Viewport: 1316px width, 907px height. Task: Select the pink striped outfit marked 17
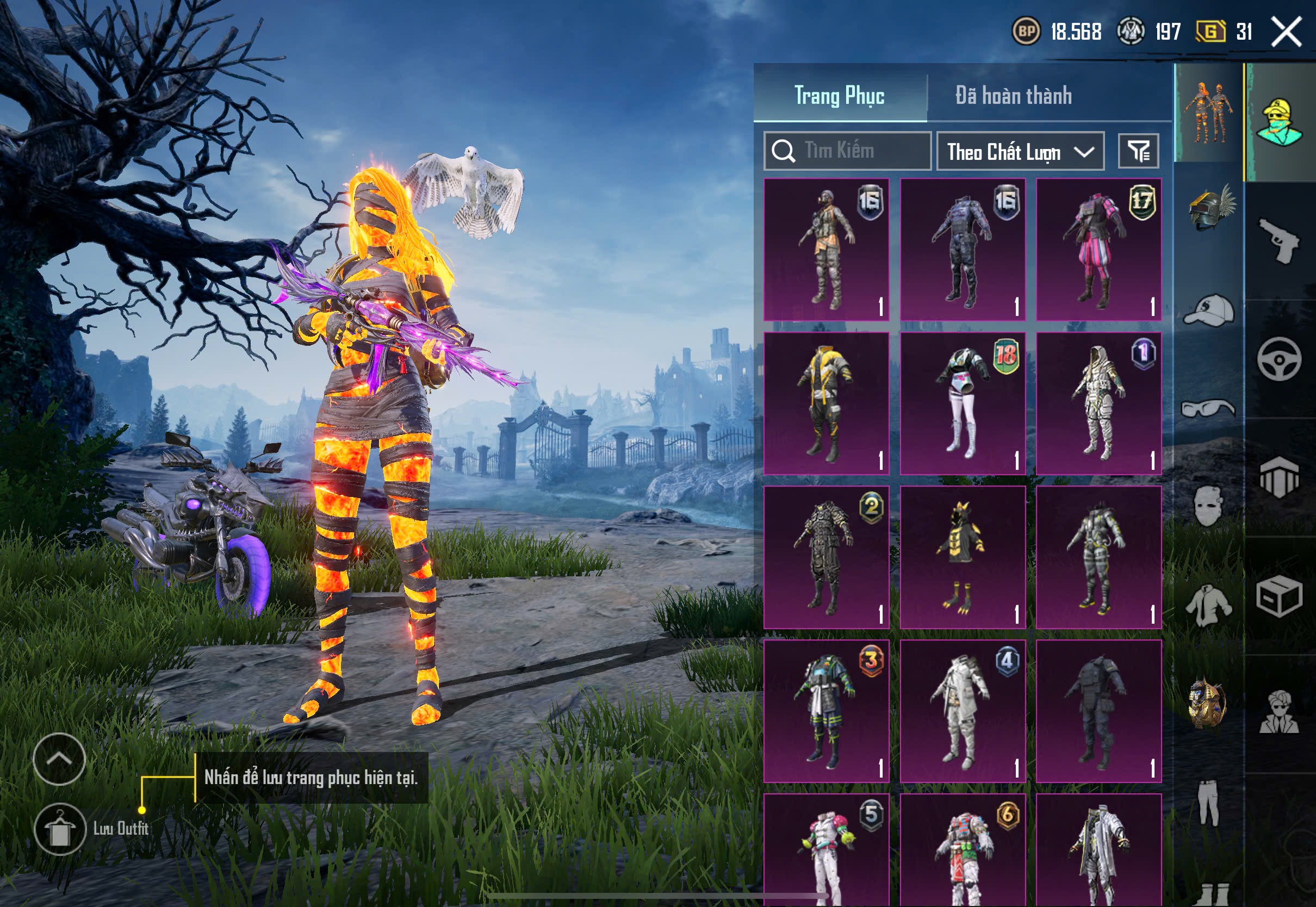(1098, 249)
